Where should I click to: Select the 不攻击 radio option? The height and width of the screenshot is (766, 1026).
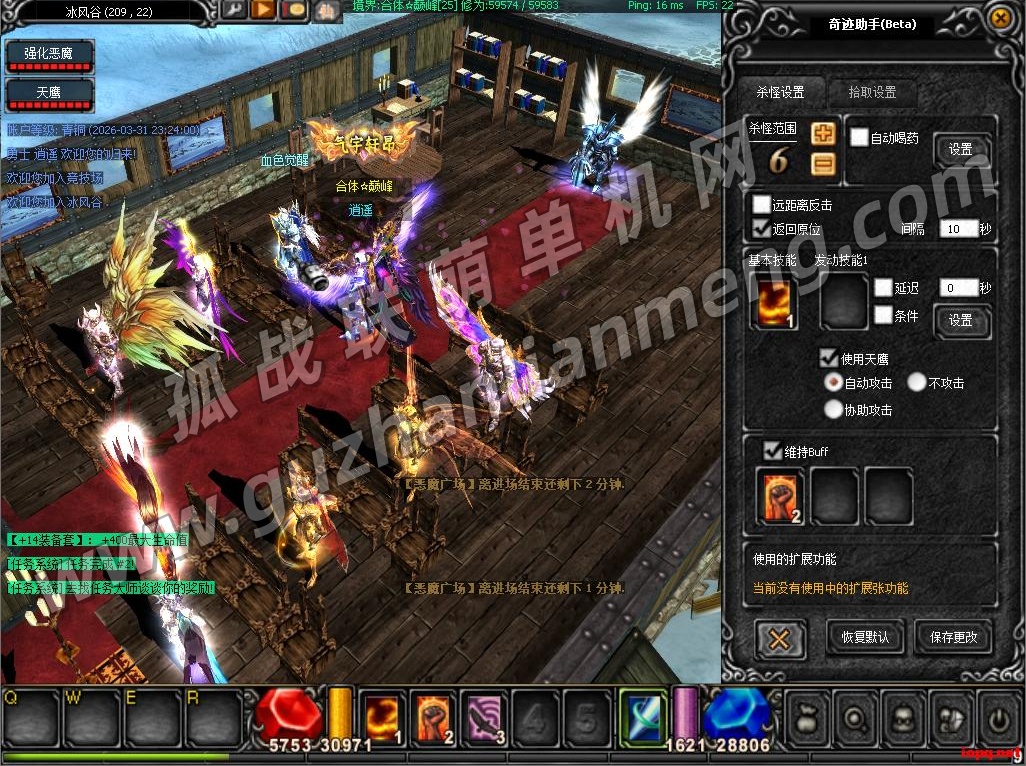[917, 382]
